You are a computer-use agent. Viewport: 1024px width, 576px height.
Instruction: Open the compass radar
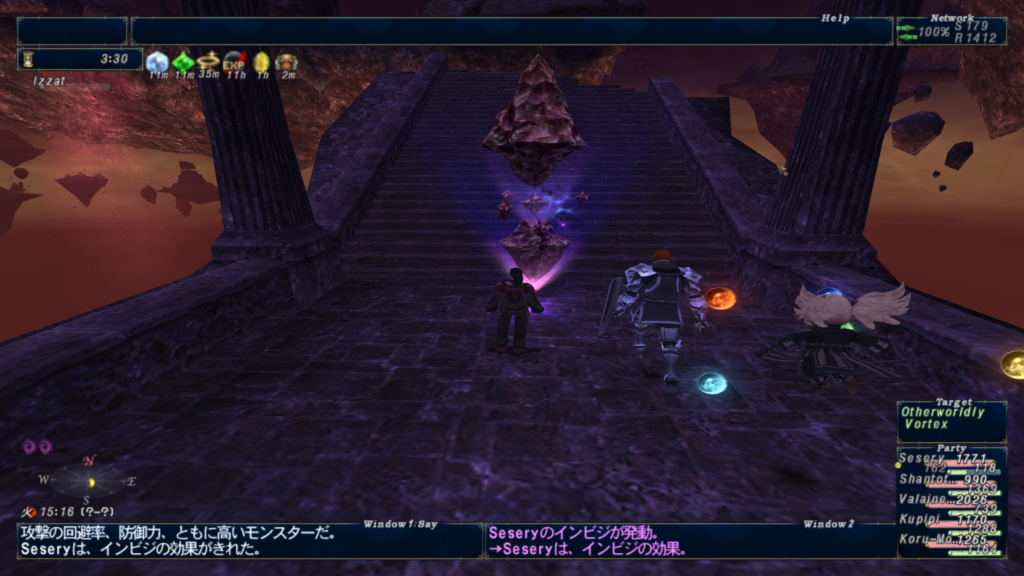coord(90,481)
